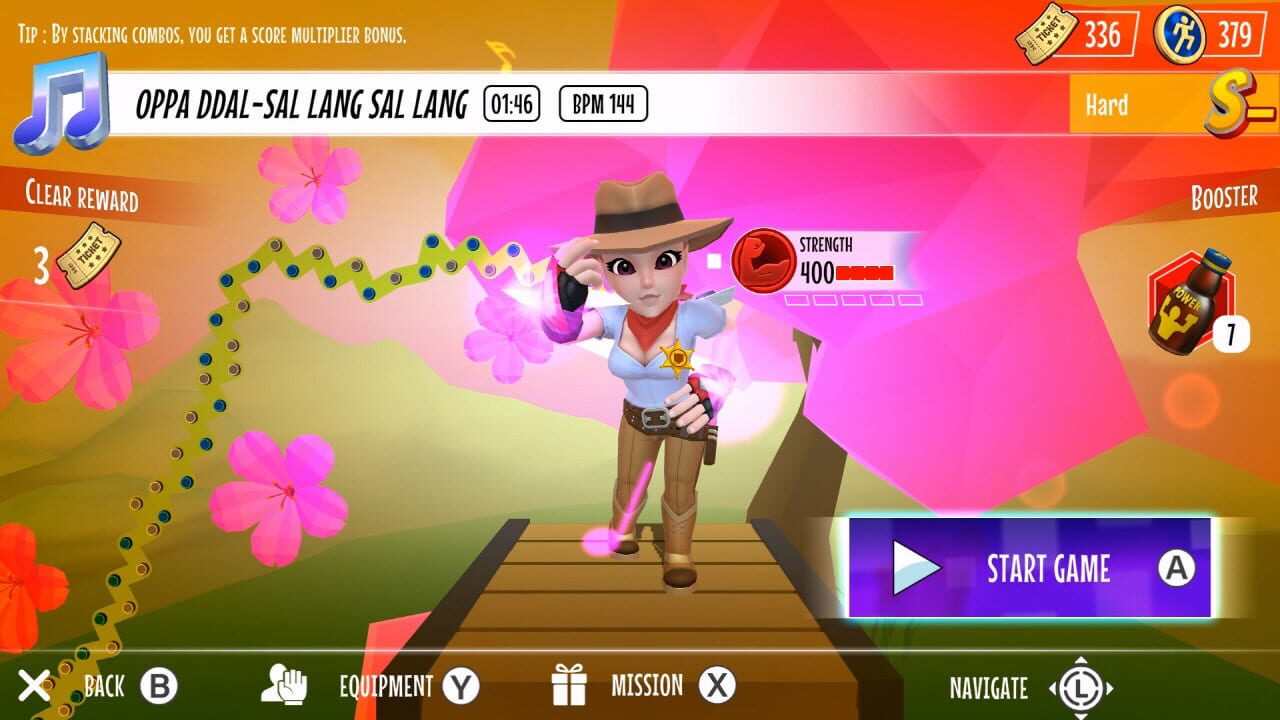Toggle the S rank display indicator
Image resolution: width=1280 pixels, height=720 pixels.
coord(1226,104)
